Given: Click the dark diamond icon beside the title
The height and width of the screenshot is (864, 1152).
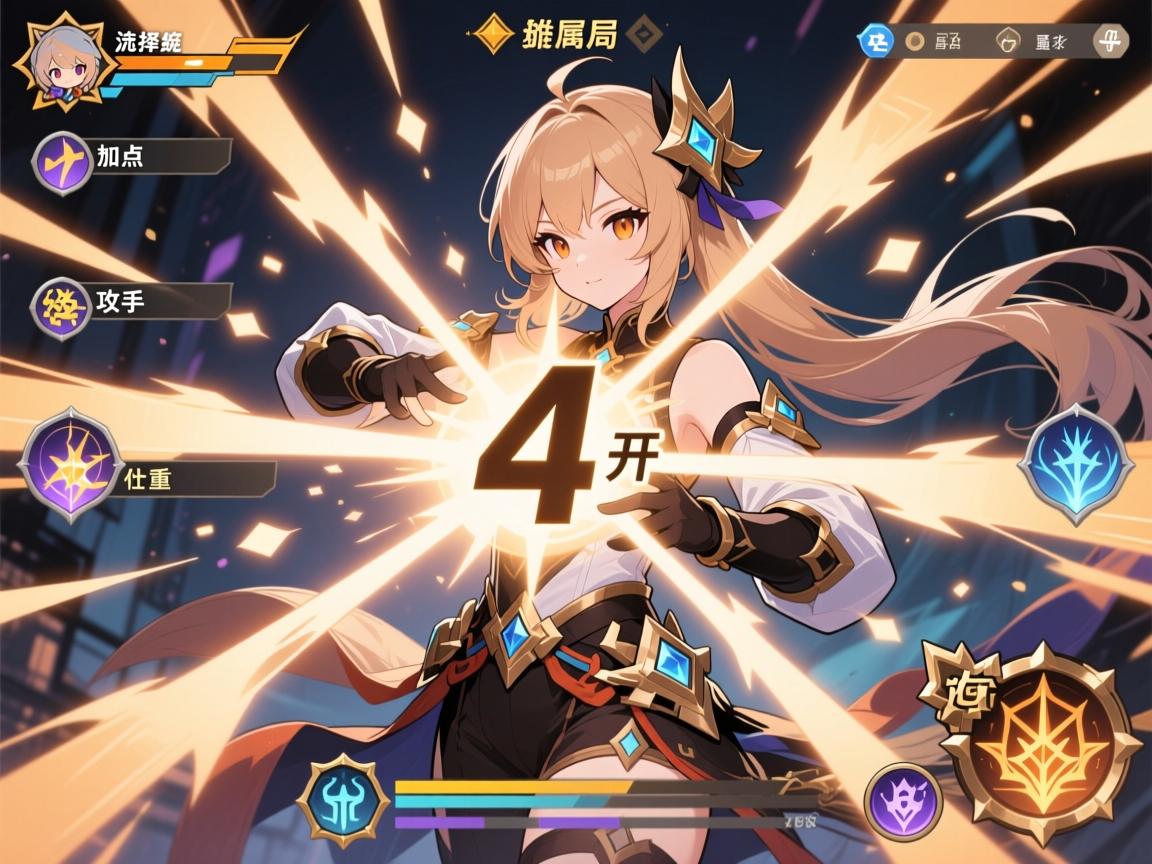Looking at the screenshot, I should click(641, 35).
